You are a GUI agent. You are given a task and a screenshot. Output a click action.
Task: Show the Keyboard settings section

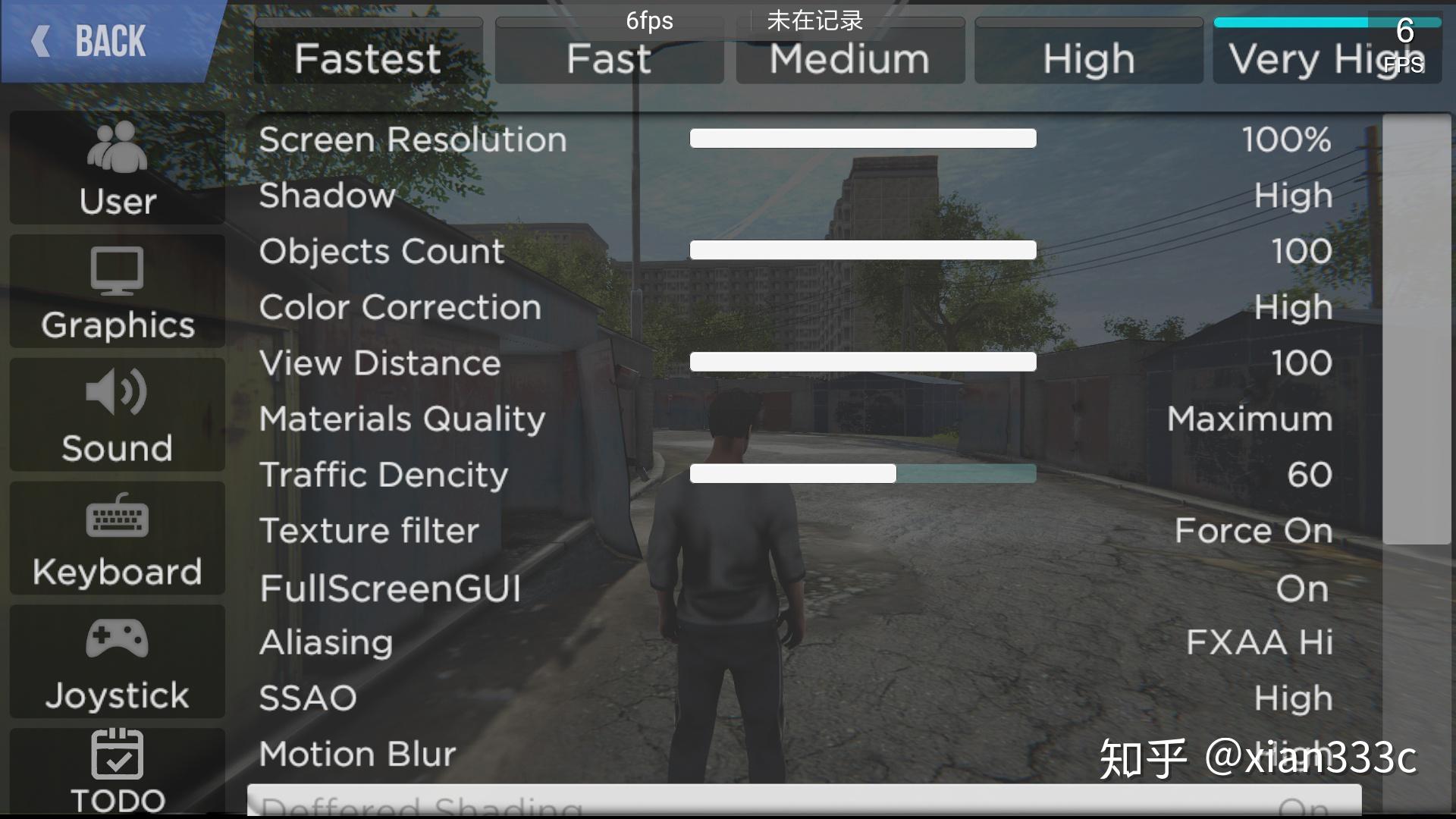tap(118, 539)
